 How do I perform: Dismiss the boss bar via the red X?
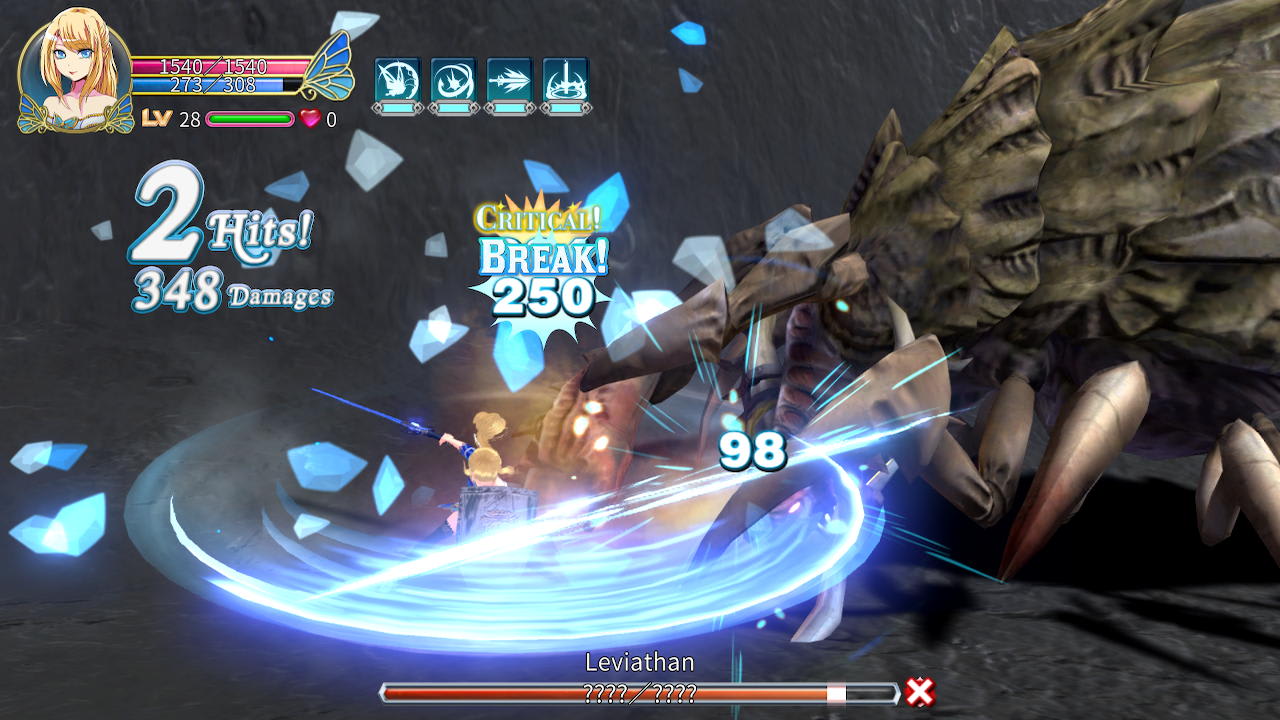pyautogui.click(x=919, y=691)
